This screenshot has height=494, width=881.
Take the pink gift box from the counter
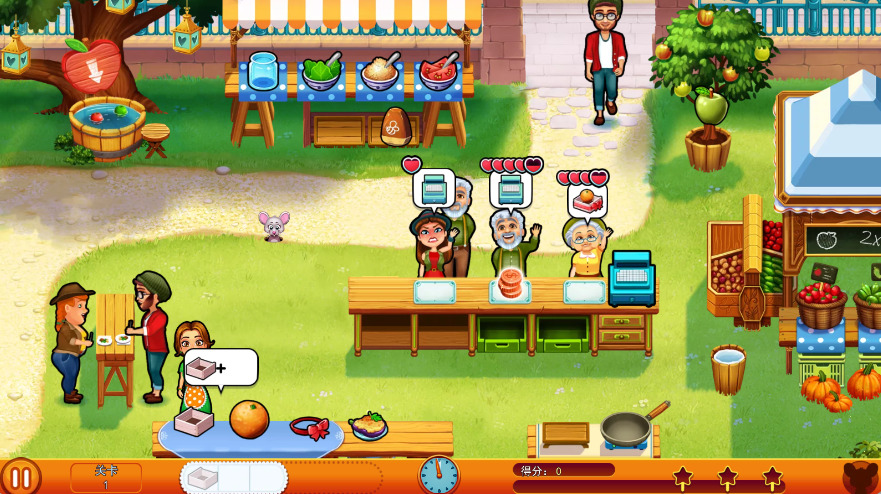point(192,421)
